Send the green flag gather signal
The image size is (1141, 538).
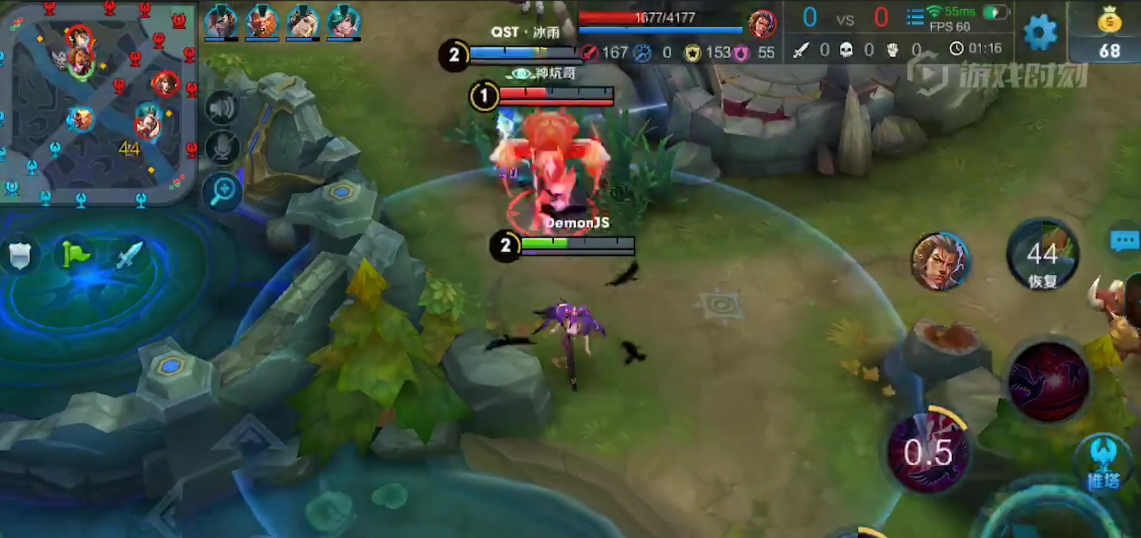73,254
